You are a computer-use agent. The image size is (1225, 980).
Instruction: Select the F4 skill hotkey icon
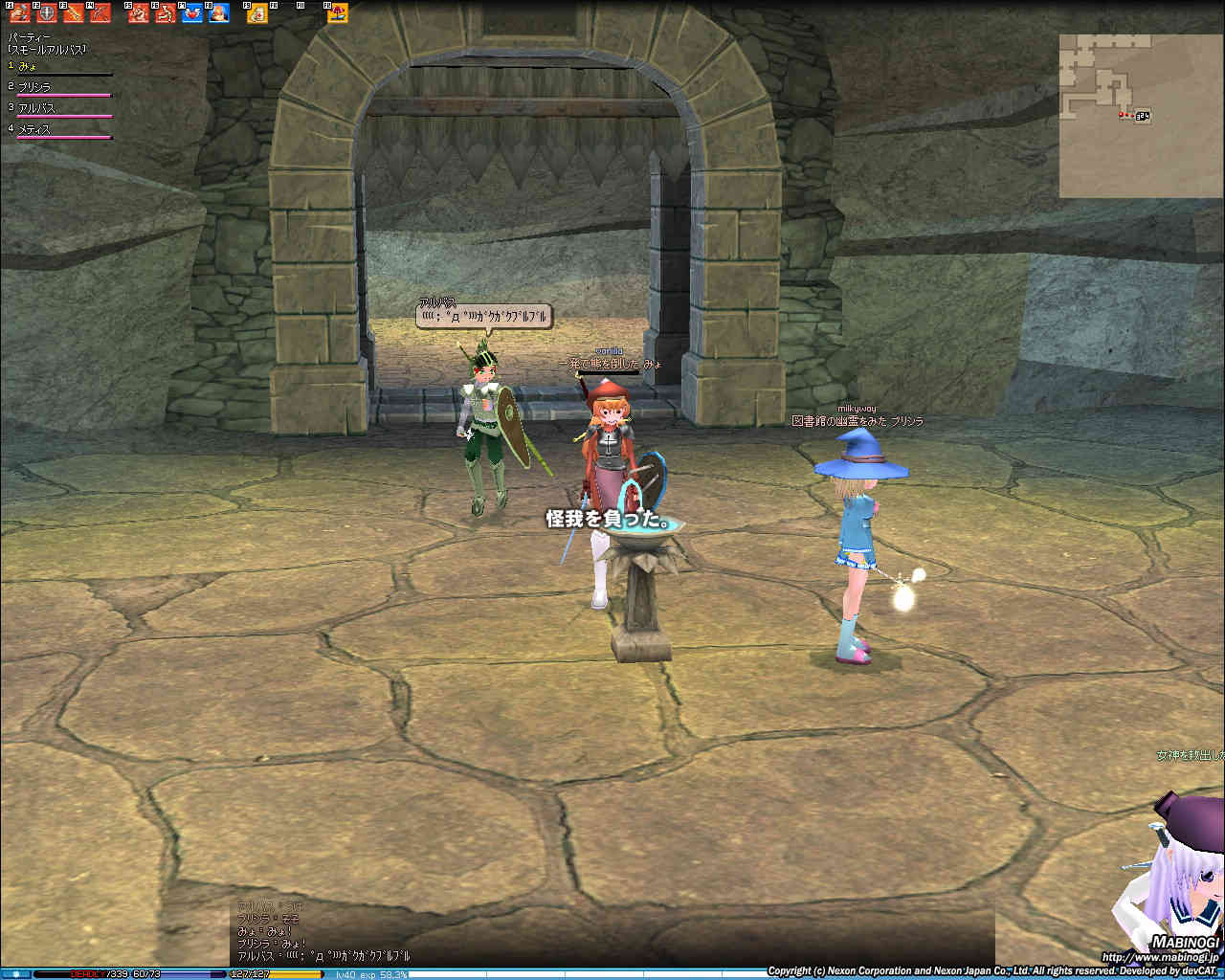coord(100,13)
